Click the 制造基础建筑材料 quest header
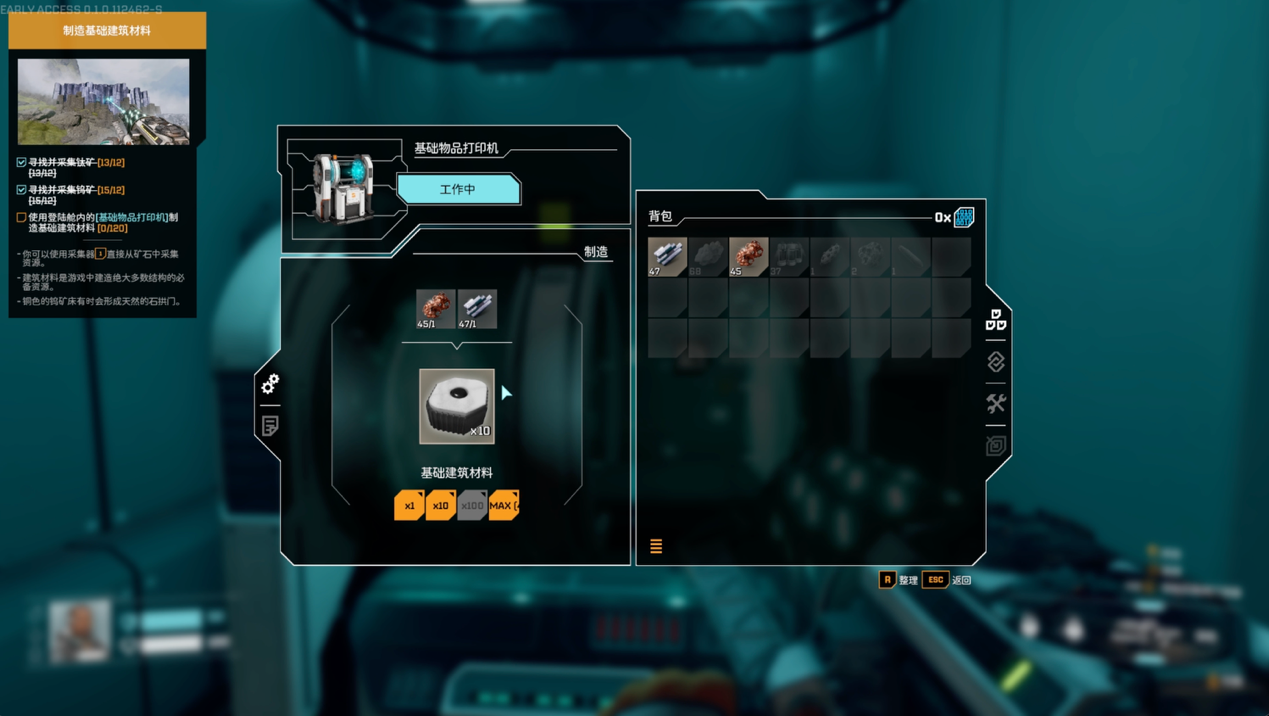 coord(107,31)
